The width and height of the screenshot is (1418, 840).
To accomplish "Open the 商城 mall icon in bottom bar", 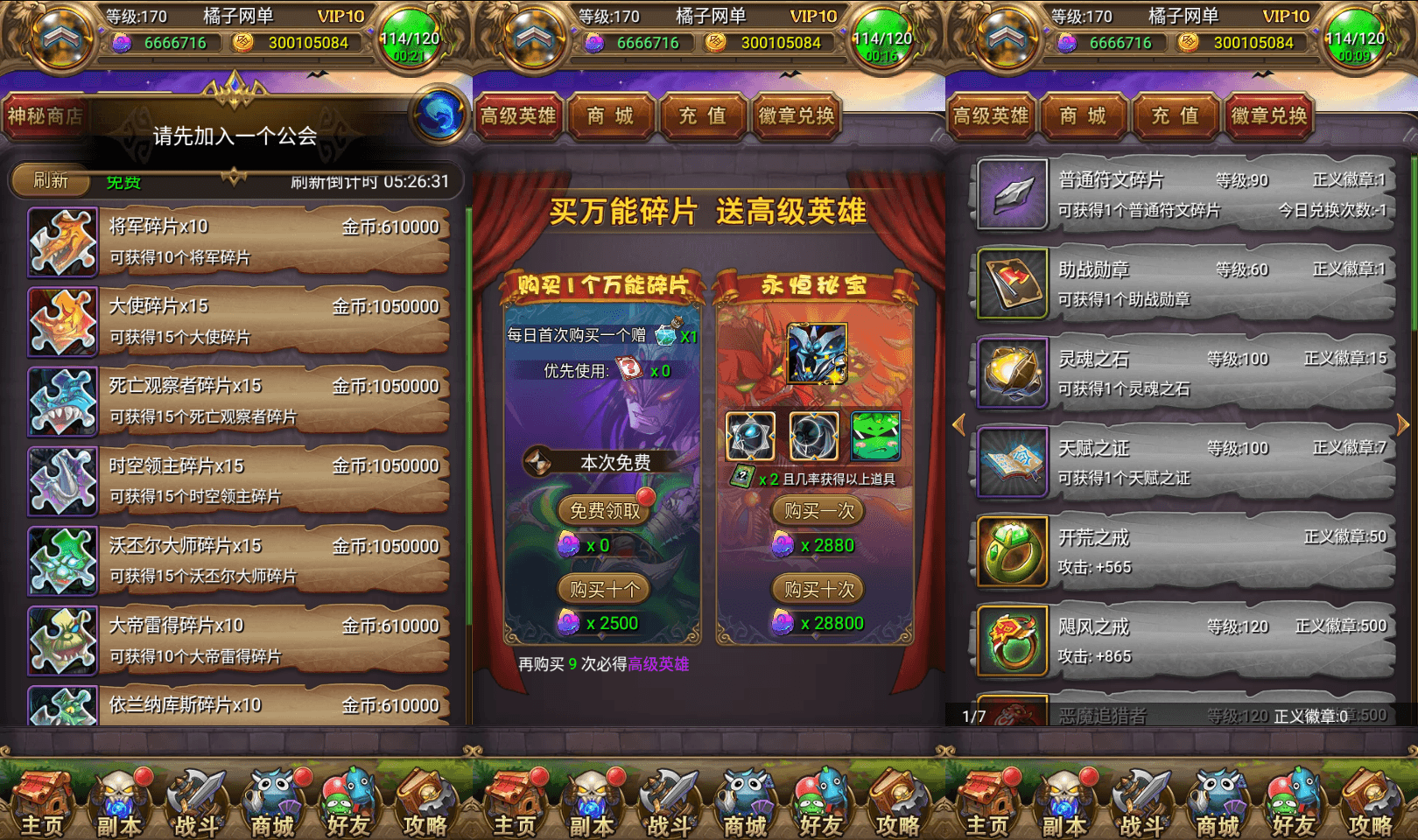I will click(x=273, y=801).
